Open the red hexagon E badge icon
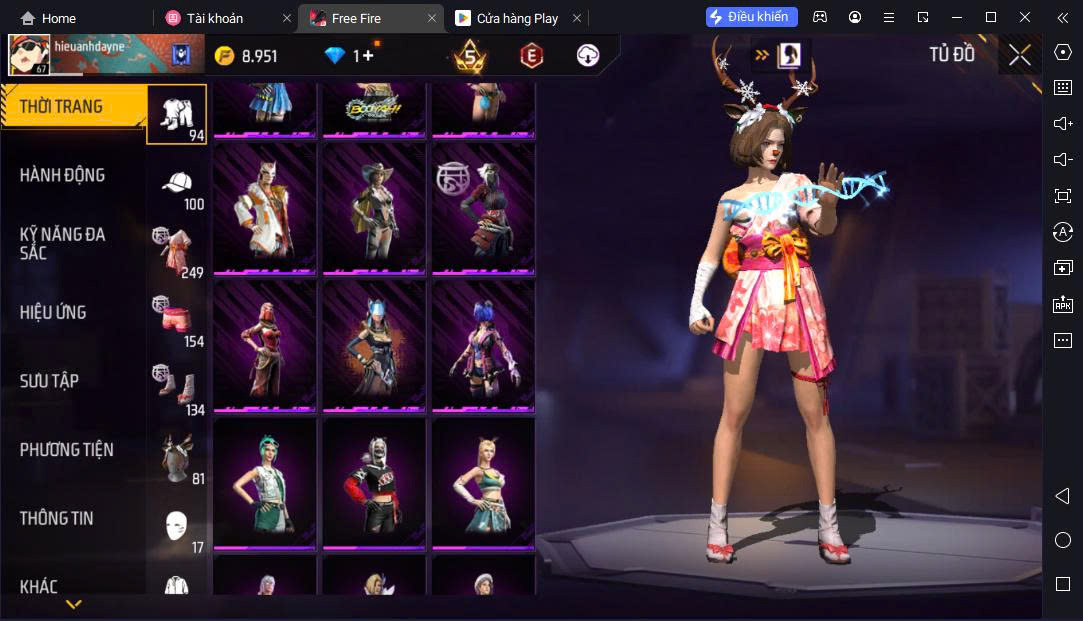1083x621 pixels. click(531, 56)
